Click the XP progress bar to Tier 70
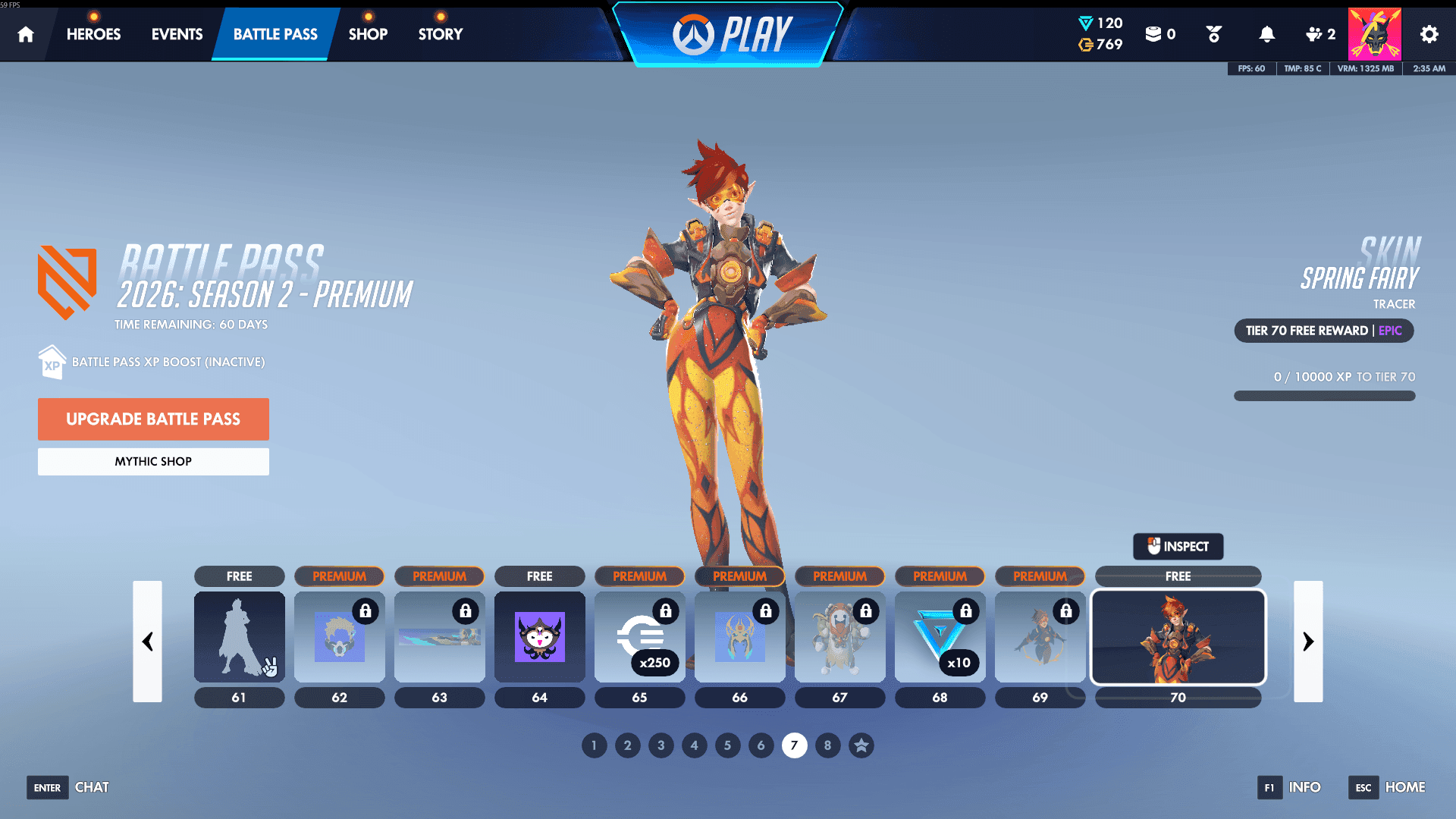This screenshot has width=1456, height=819. pyautogui.click(x=1324, y=395)
